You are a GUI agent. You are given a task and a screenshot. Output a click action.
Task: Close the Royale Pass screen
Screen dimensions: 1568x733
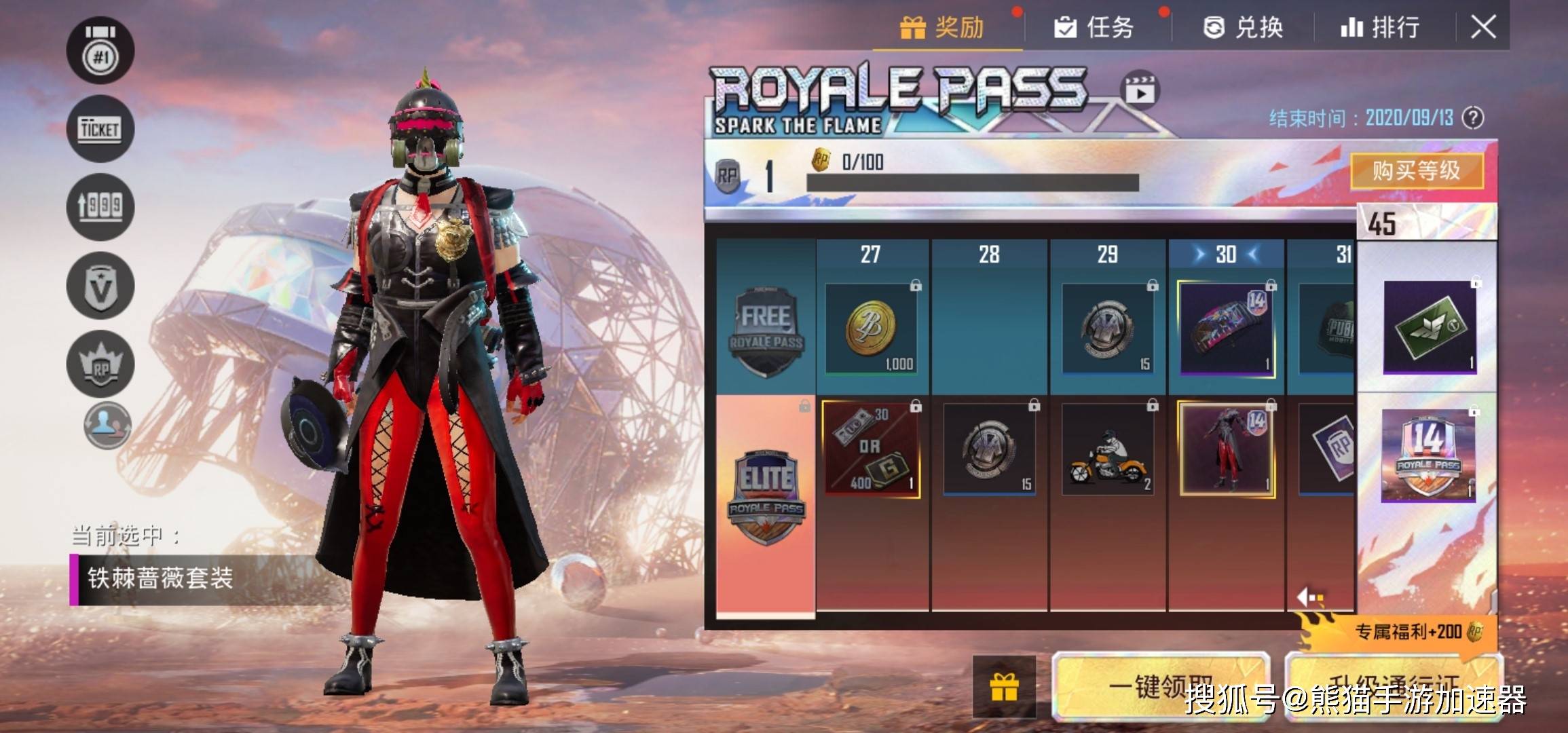[x=1483, y=28]
